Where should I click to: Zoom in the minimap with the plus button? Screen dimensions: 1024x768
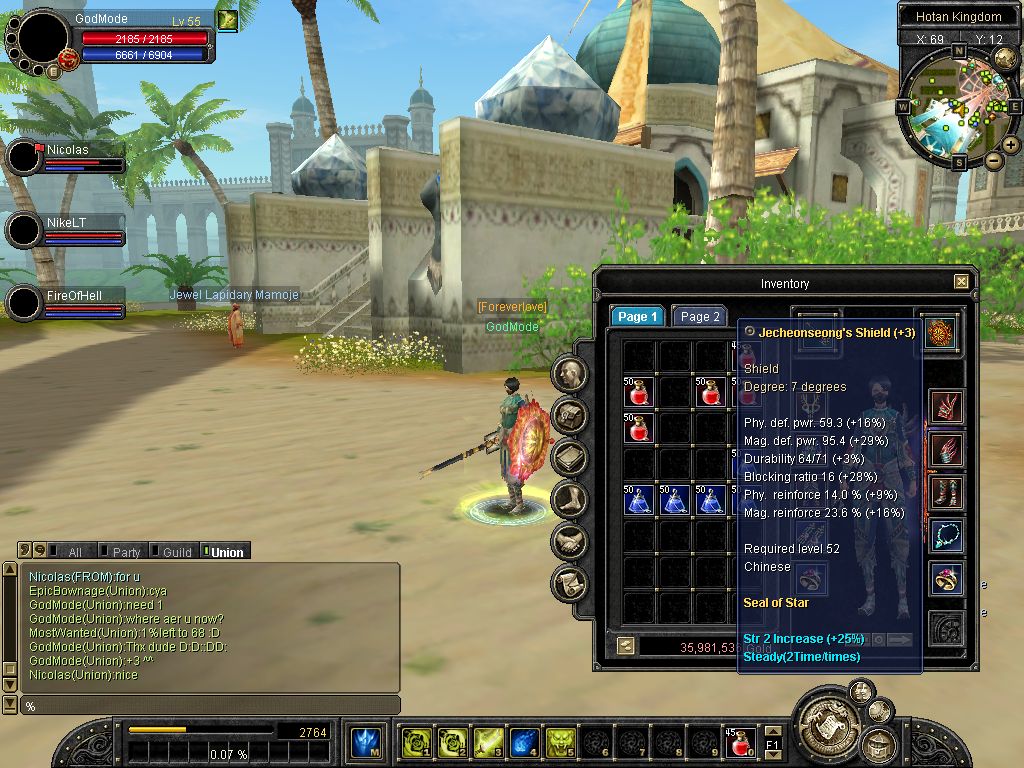[1011, 145]
